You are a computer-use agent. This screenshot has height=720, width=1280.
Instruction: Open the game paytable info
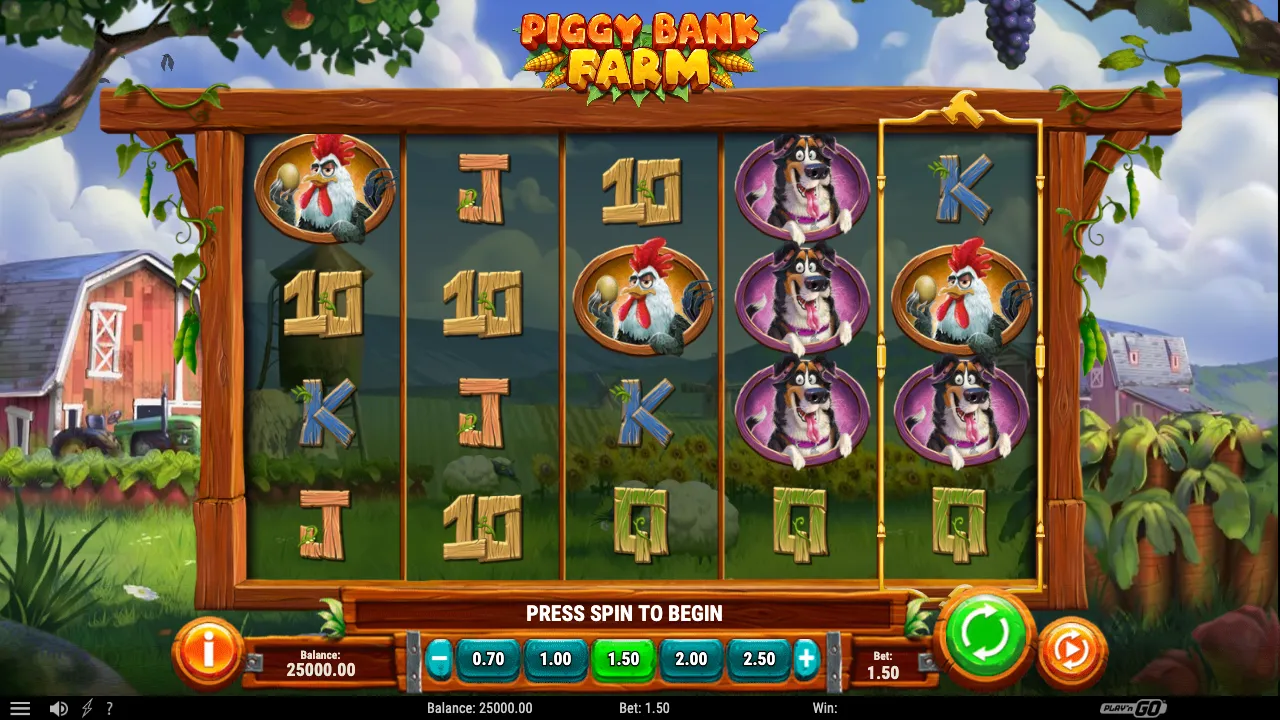[x=207, y=651]
